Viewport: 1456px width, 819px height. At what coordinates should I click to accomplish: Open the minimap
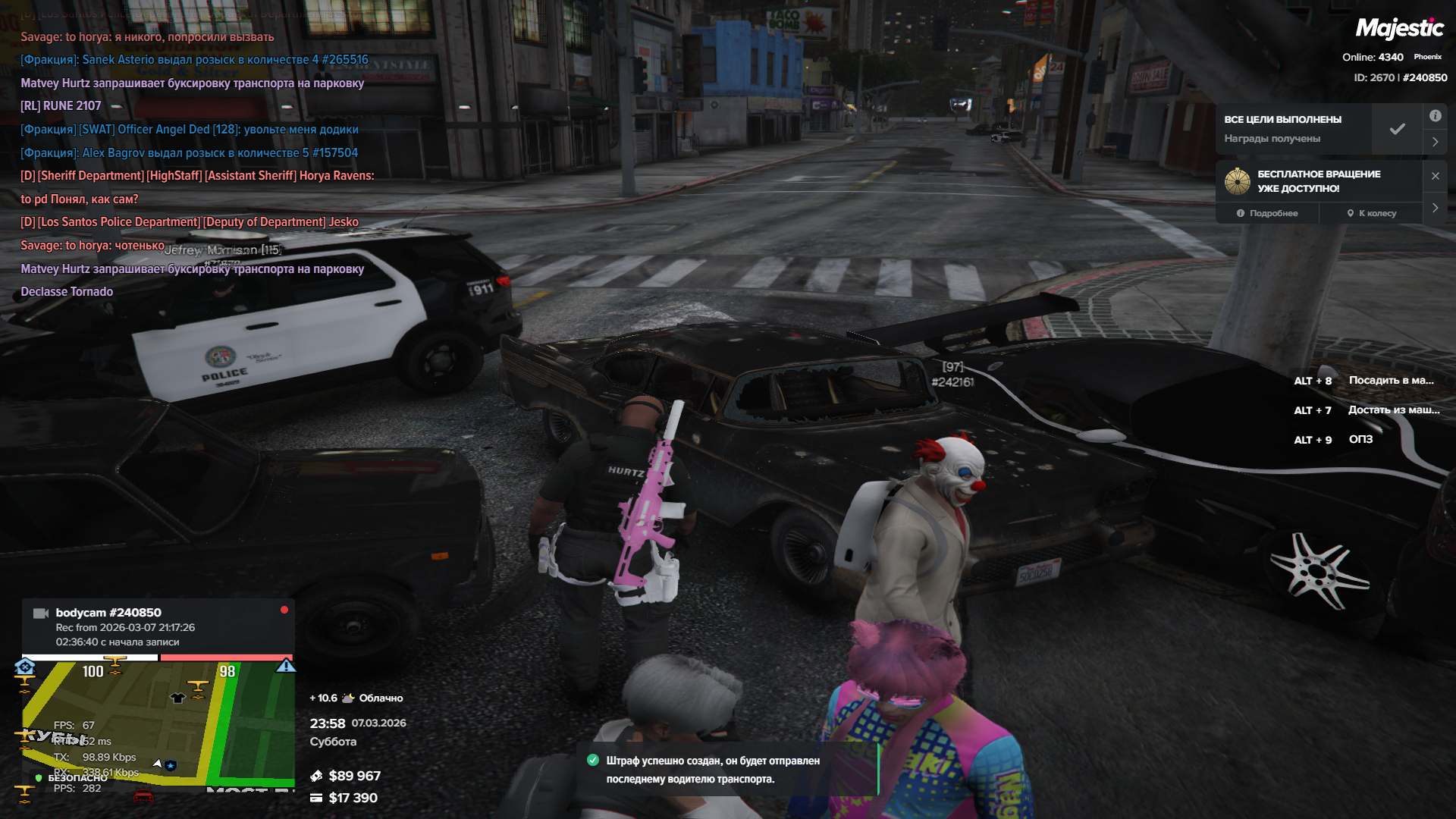(x=158, y=724)
